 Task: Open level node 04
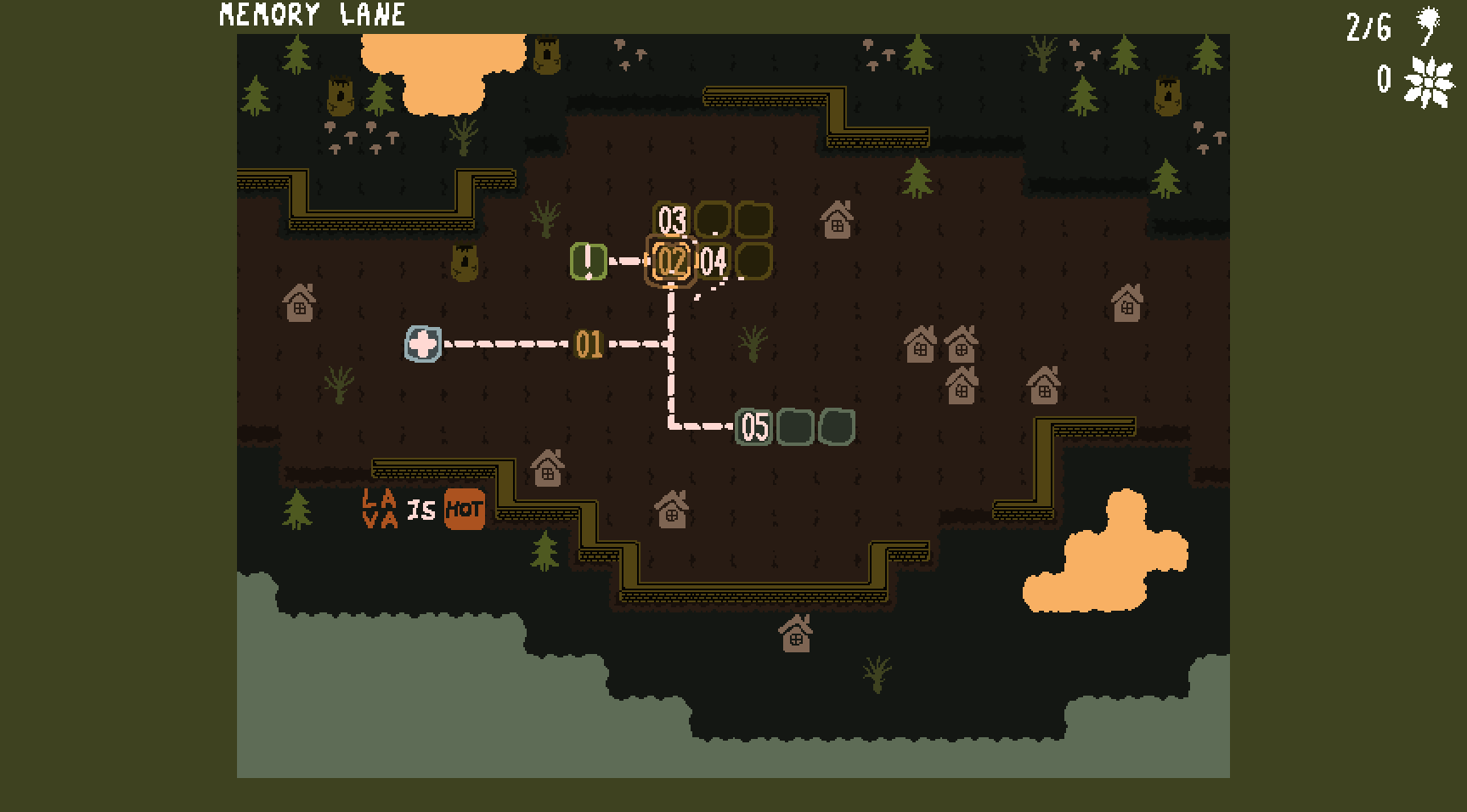pos(714,262)
